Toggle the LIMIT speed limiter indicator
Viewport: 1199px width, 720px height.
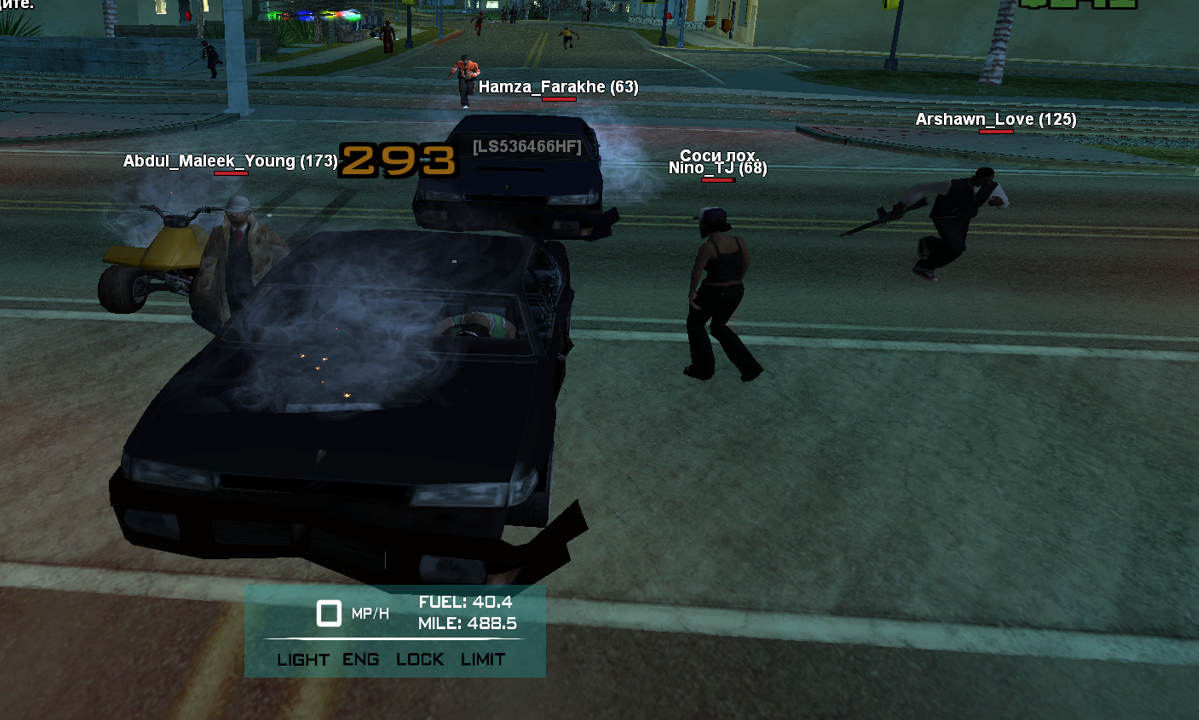point(483,659)
